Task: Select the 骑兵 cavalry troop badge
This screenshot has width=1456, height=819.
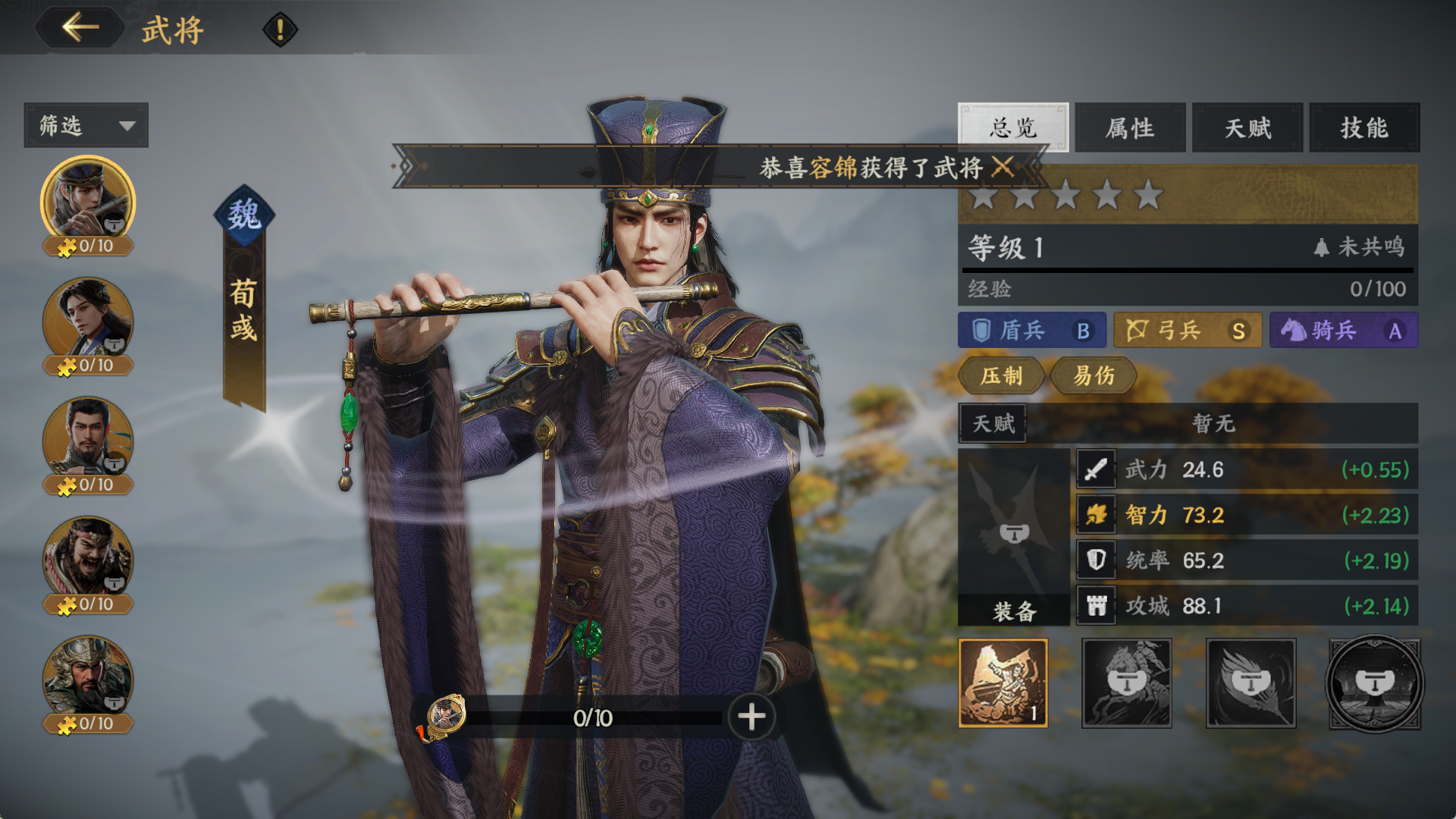Action: (1343, 331)
